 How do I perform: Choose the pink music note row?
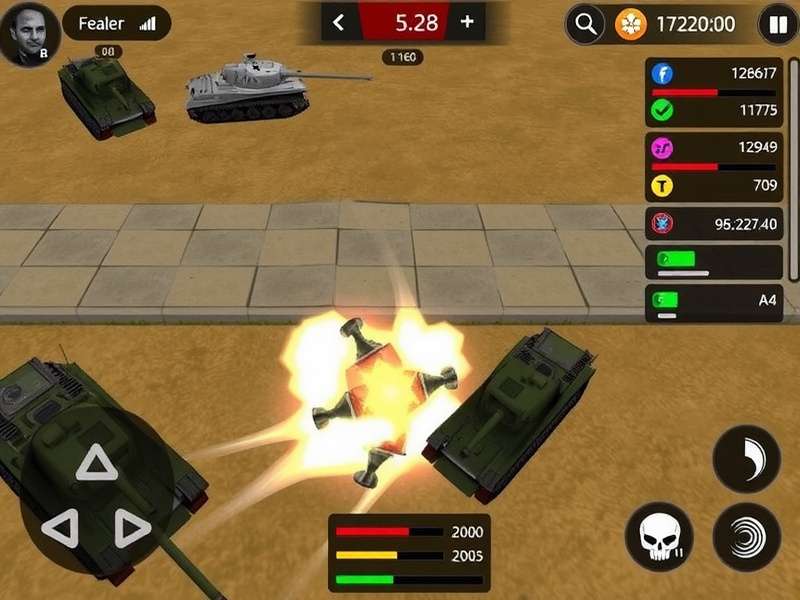pos(713,148)
